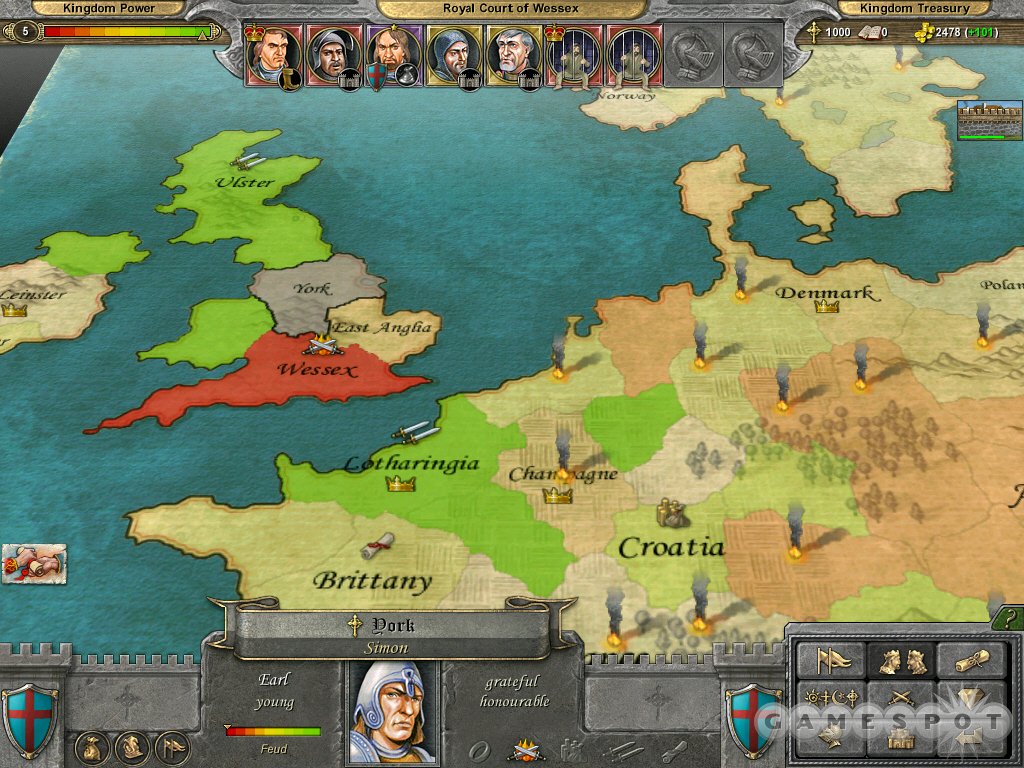This screenshot has width=1024, height=768.
Task: Select the marshal portrait with shield badge
Action: click(393, 54)
